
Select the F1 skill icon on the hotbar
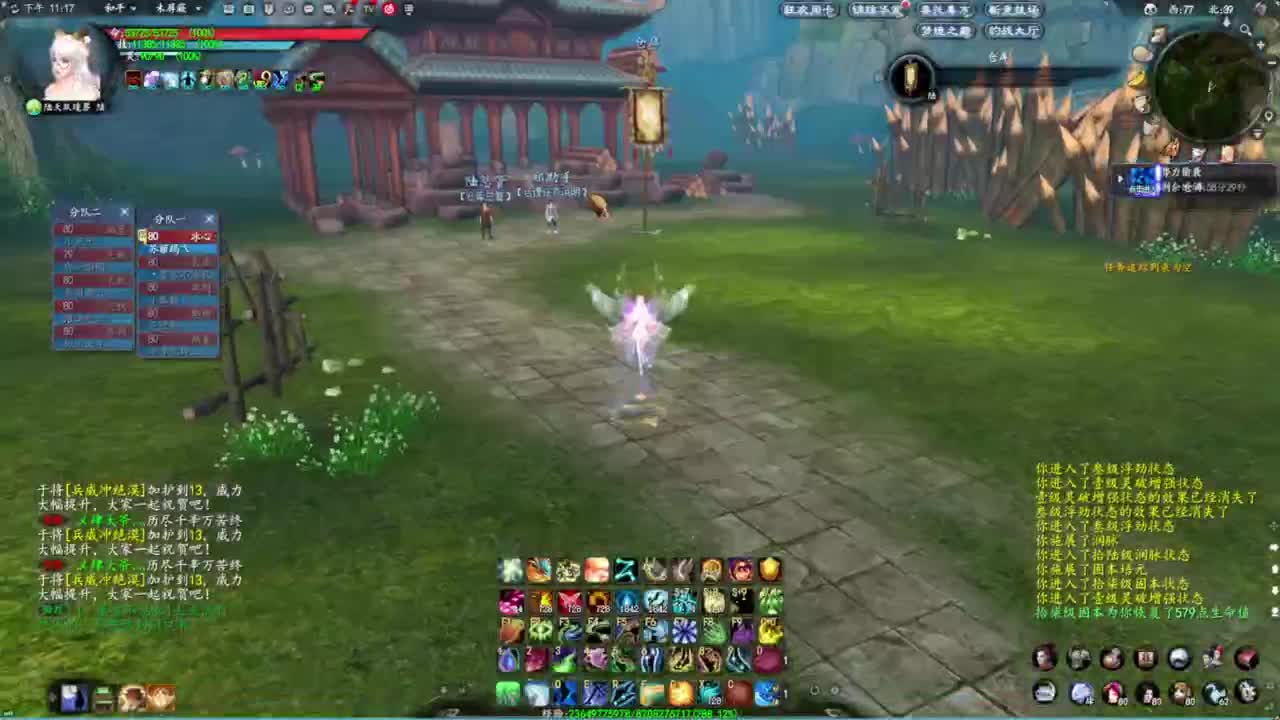(510, 630)
